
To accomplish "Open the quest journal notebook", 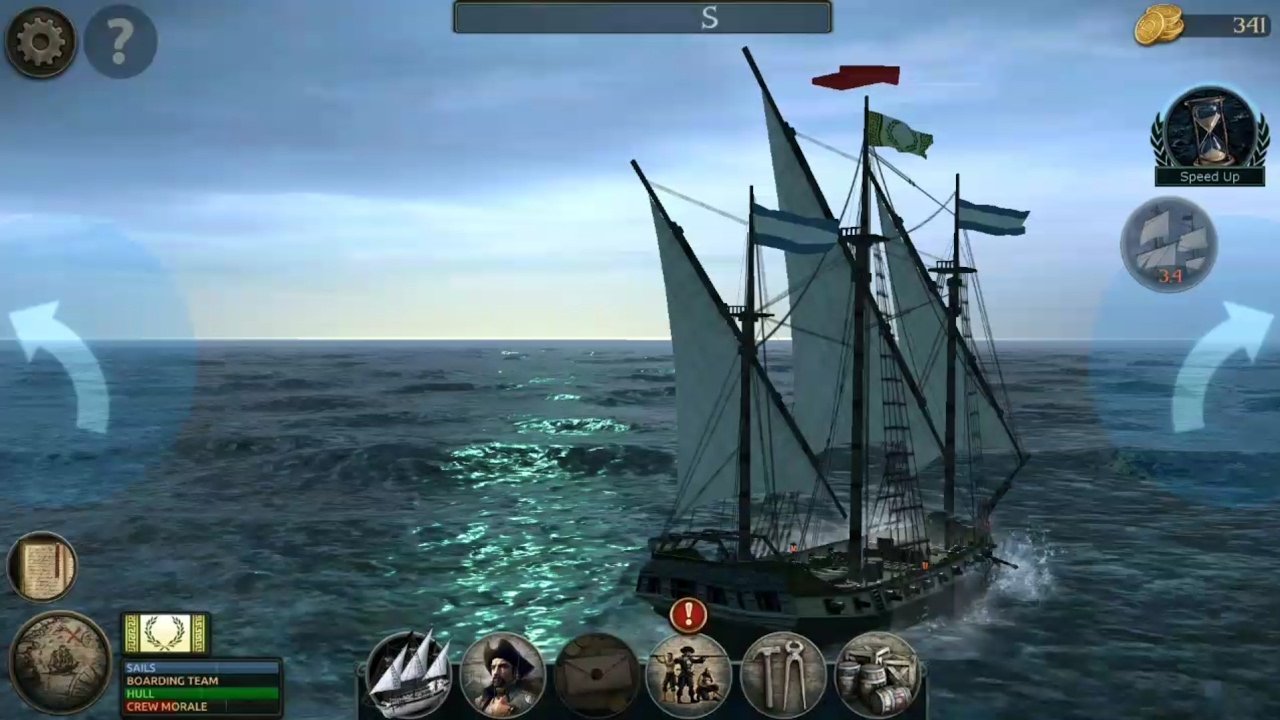I will (x=42, y=565).
